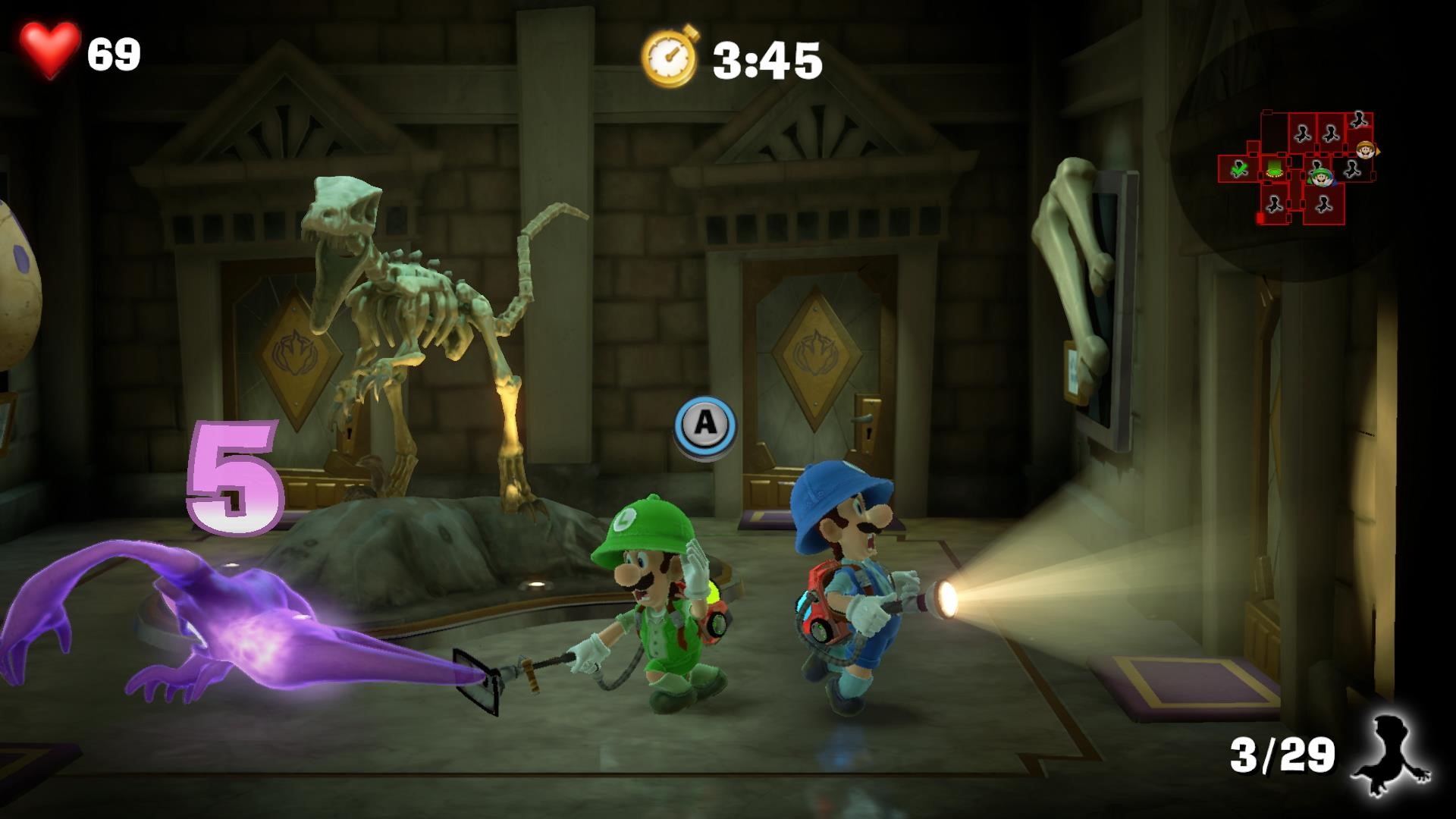Open the red floor minimap
The image size is (1456, 819).
[1298, 168]
